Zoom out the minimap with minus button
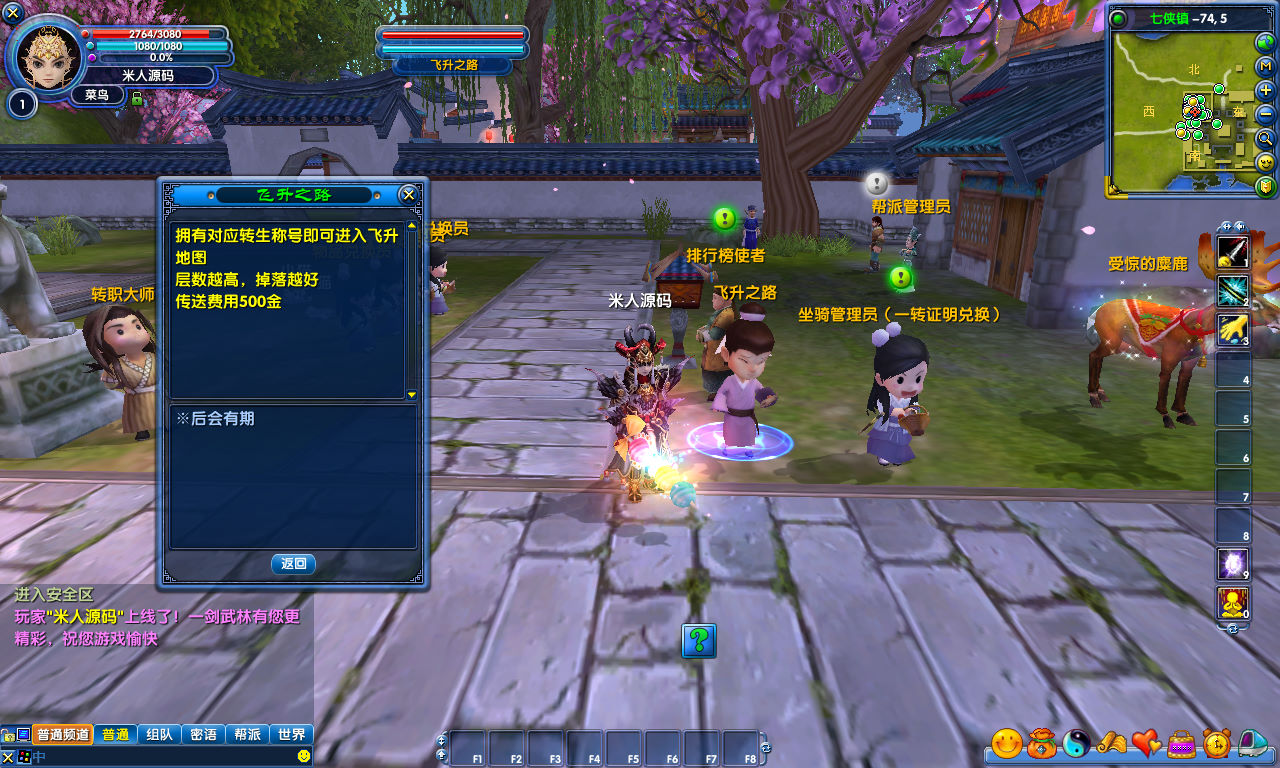Image resolution: width=1280 pixels, height=768 pixels. click(x=1266, y=114)
